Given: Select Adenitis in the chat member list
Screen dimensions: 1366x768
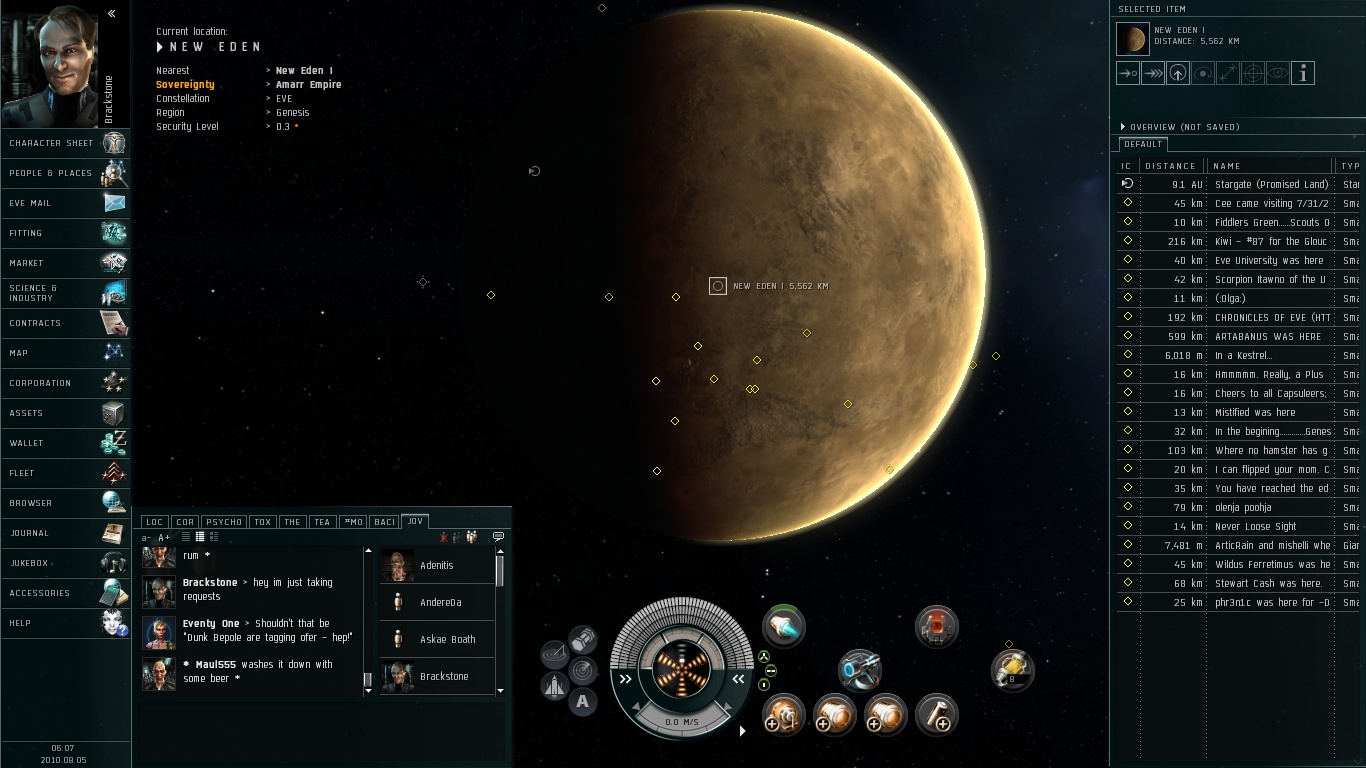Looking at the screenshot, I should point(437,566).
